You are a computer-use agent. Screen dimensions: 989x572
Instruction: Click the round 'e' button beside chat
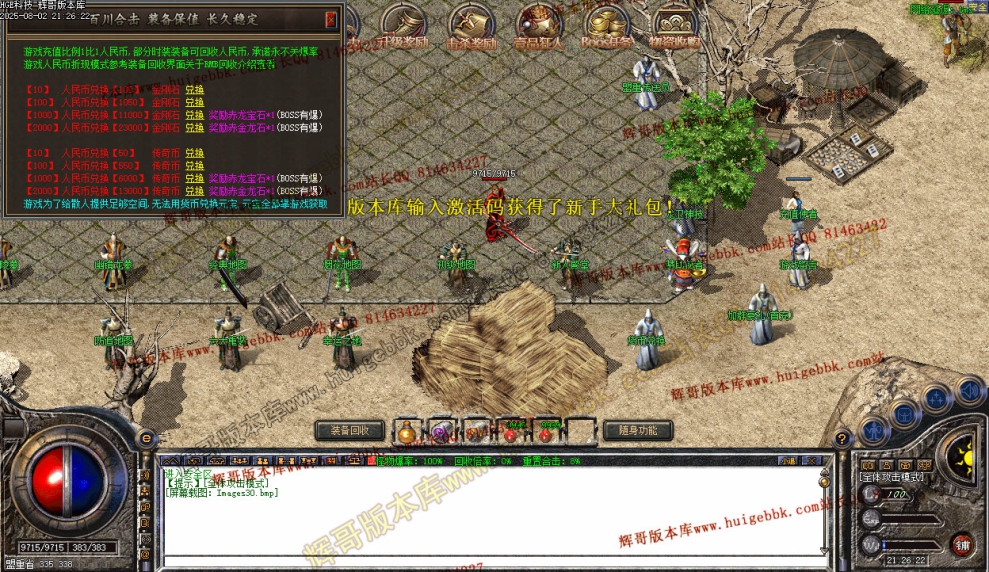[x=147, y=438]
